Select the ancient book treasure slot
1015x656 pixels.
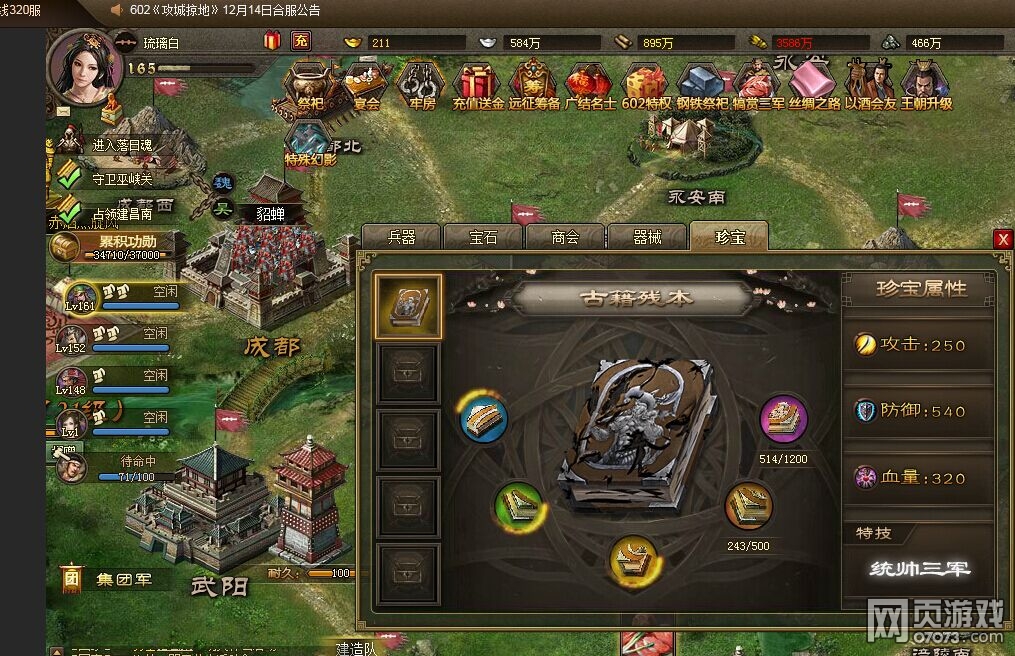point(408,308)
